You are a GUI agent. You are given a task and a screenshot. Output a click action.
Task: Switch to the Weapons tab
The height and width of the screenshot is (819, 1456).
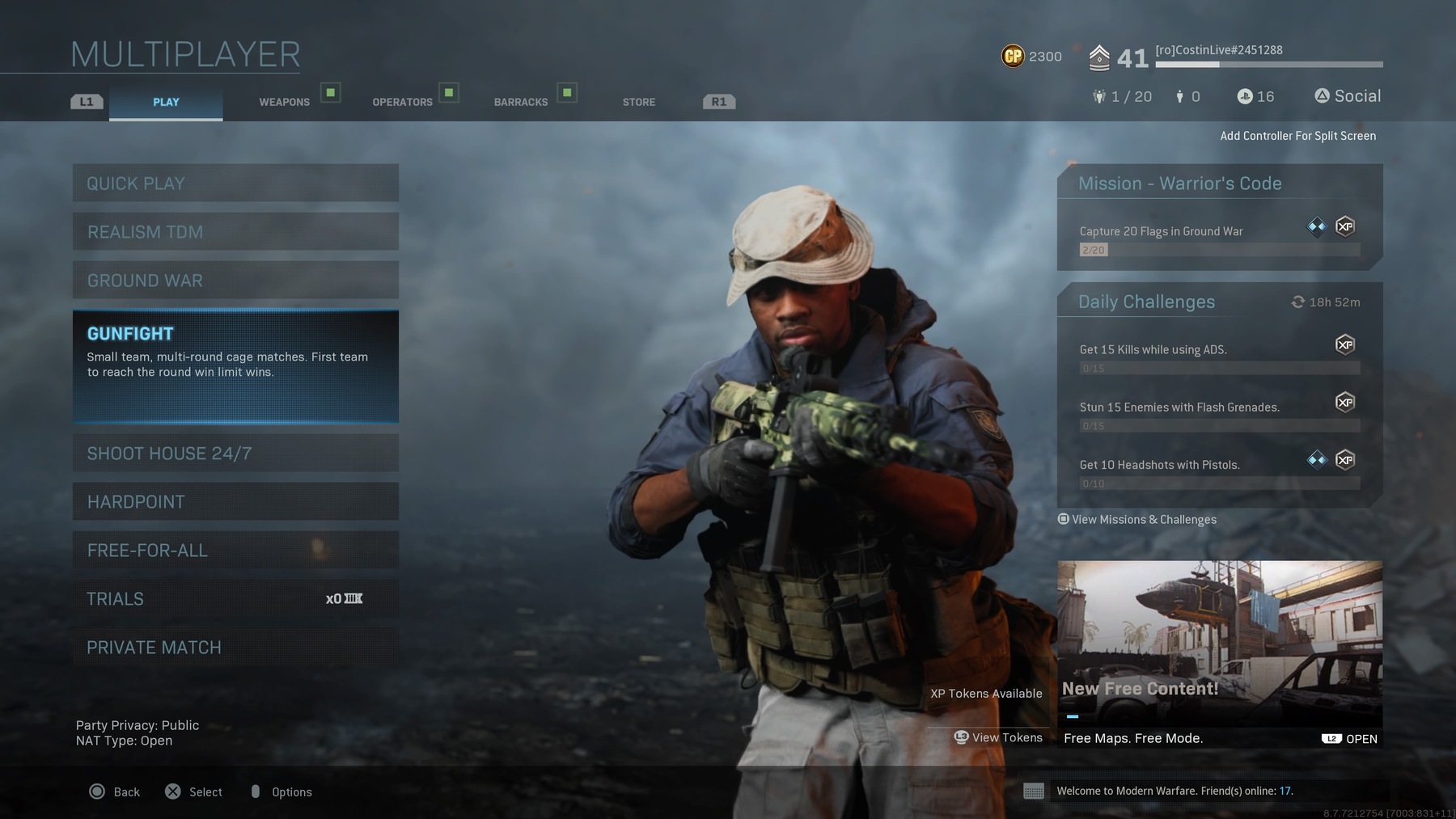click(285, 102)
